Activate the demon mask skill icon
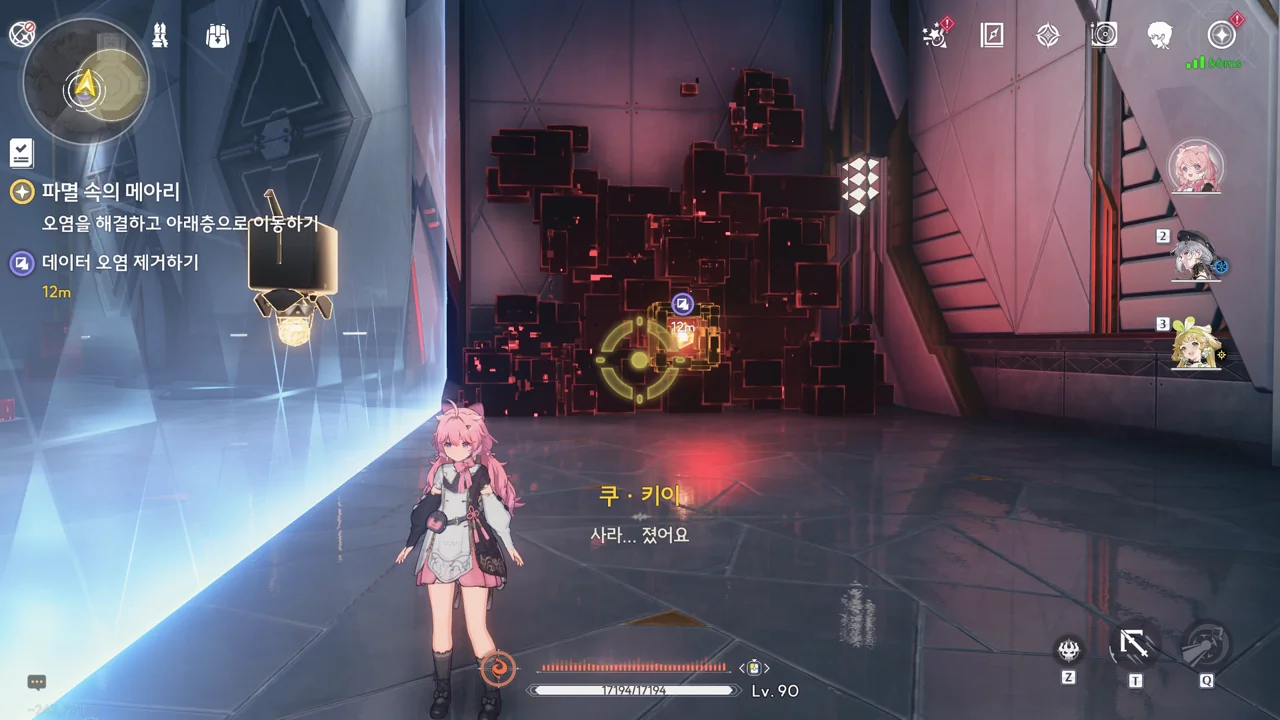 tap(1069, 650)
